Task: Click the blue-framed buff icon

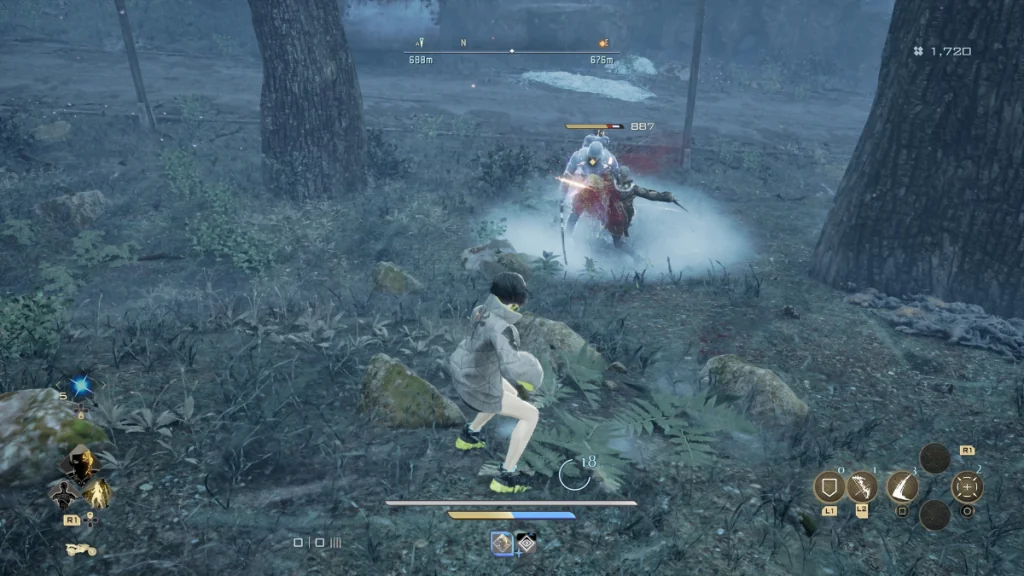Action: (x=503, y=543)
